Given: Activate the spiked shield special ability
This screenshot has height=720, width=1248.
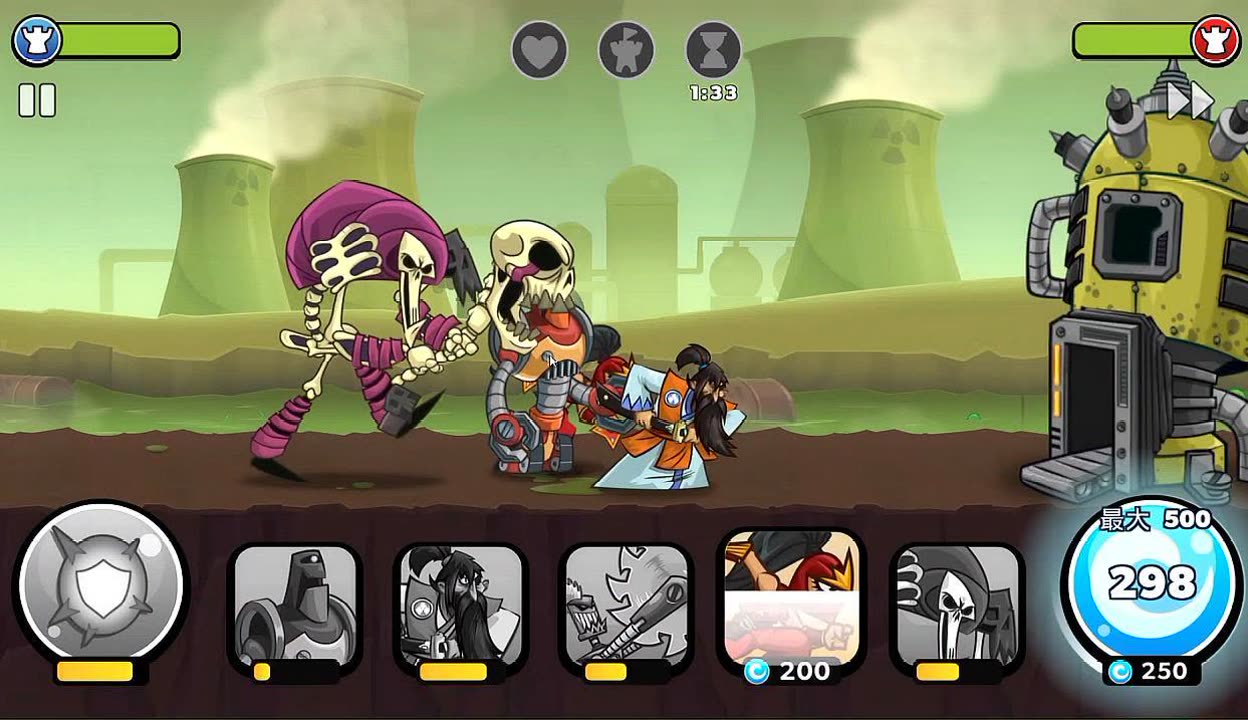Looking at the screenshot, I should click(100, 583).
